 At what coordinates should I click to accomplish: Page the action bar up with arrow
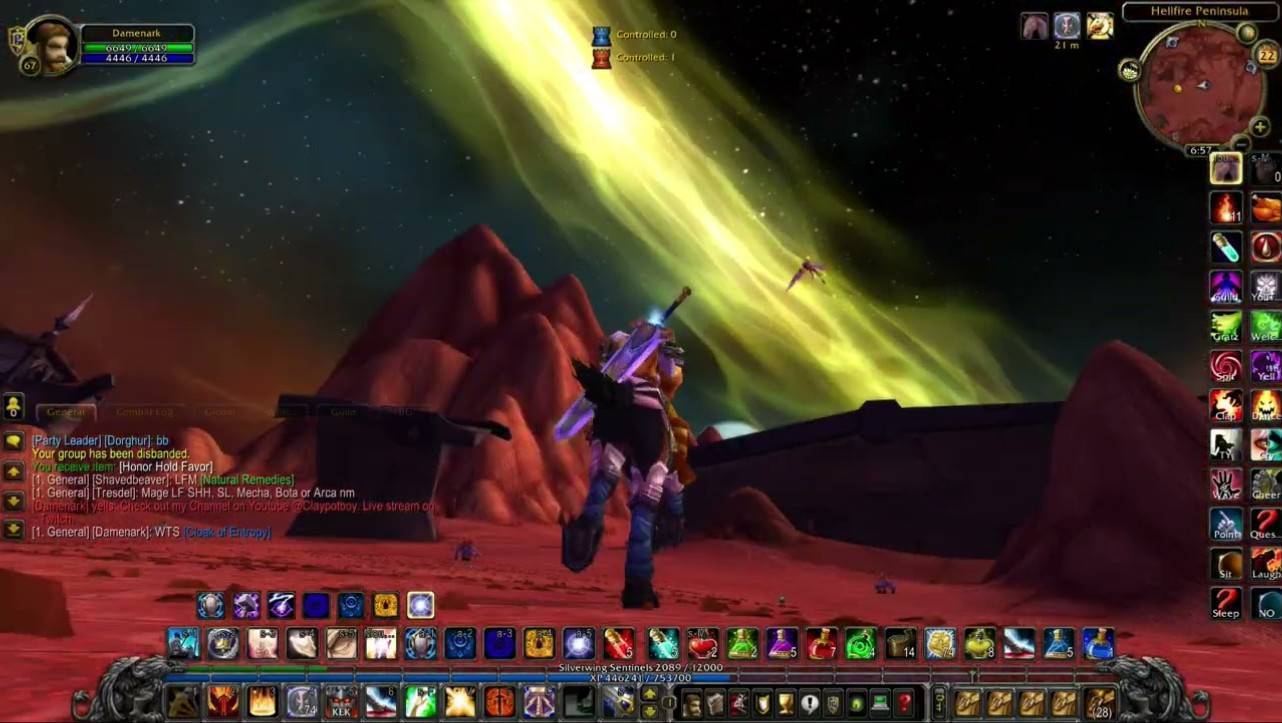(649, 692)
